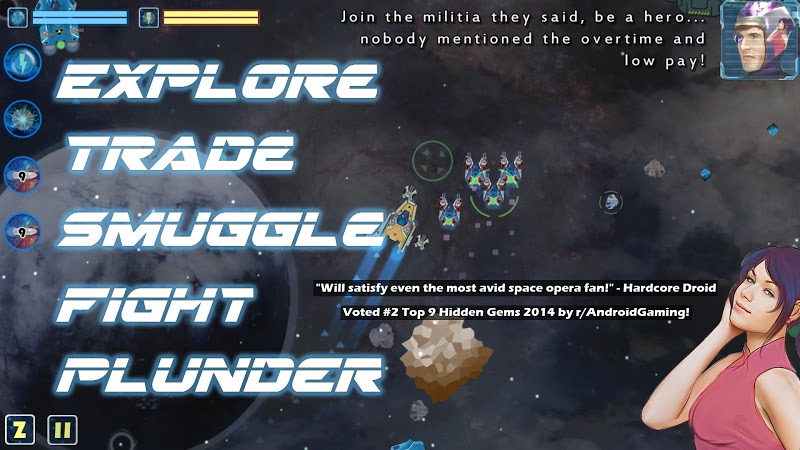Tap the yellow Z button

pos(20,430)
